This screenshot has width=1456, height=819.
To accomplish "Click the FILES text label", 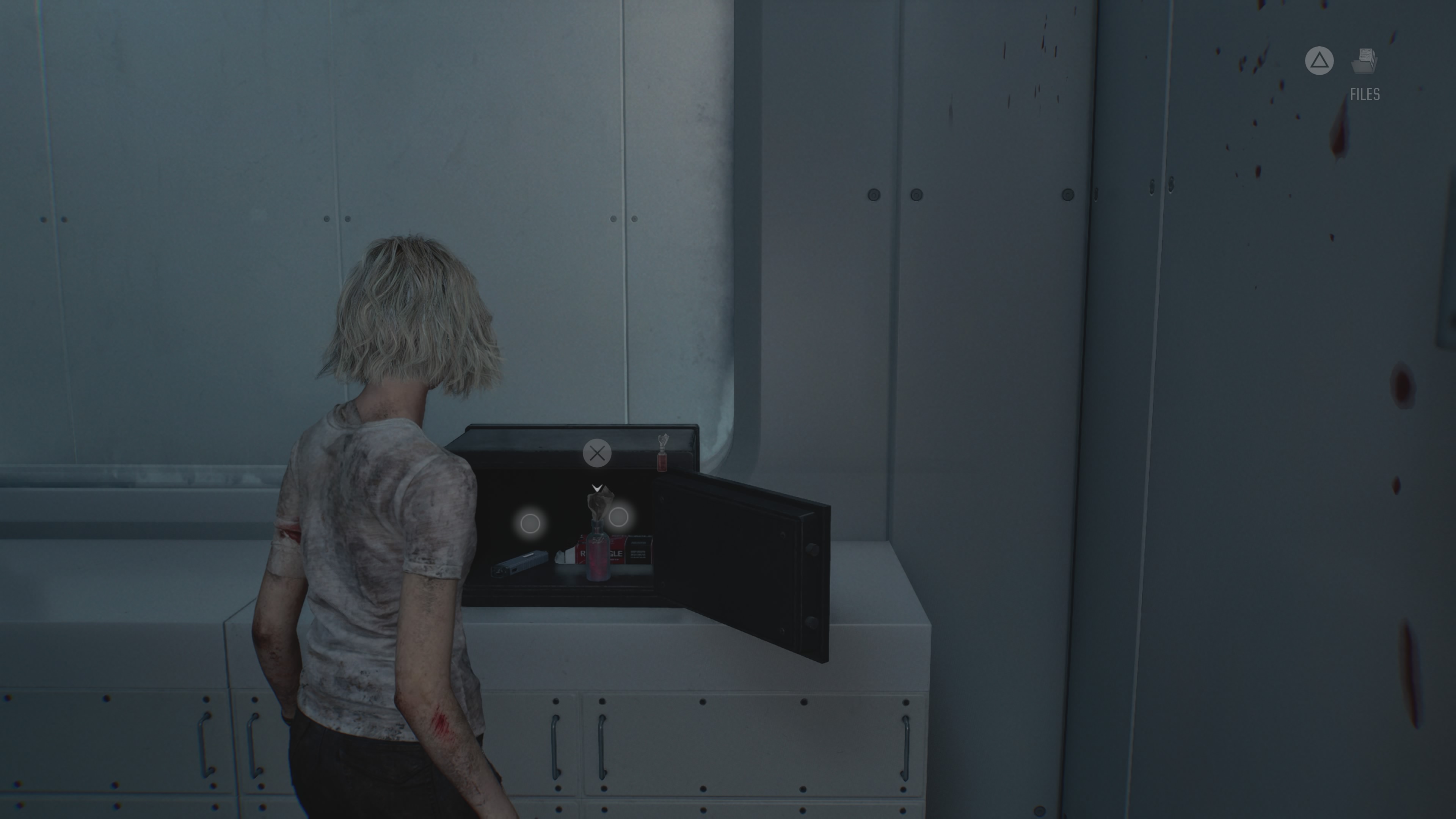I will tap(1365, 94).
